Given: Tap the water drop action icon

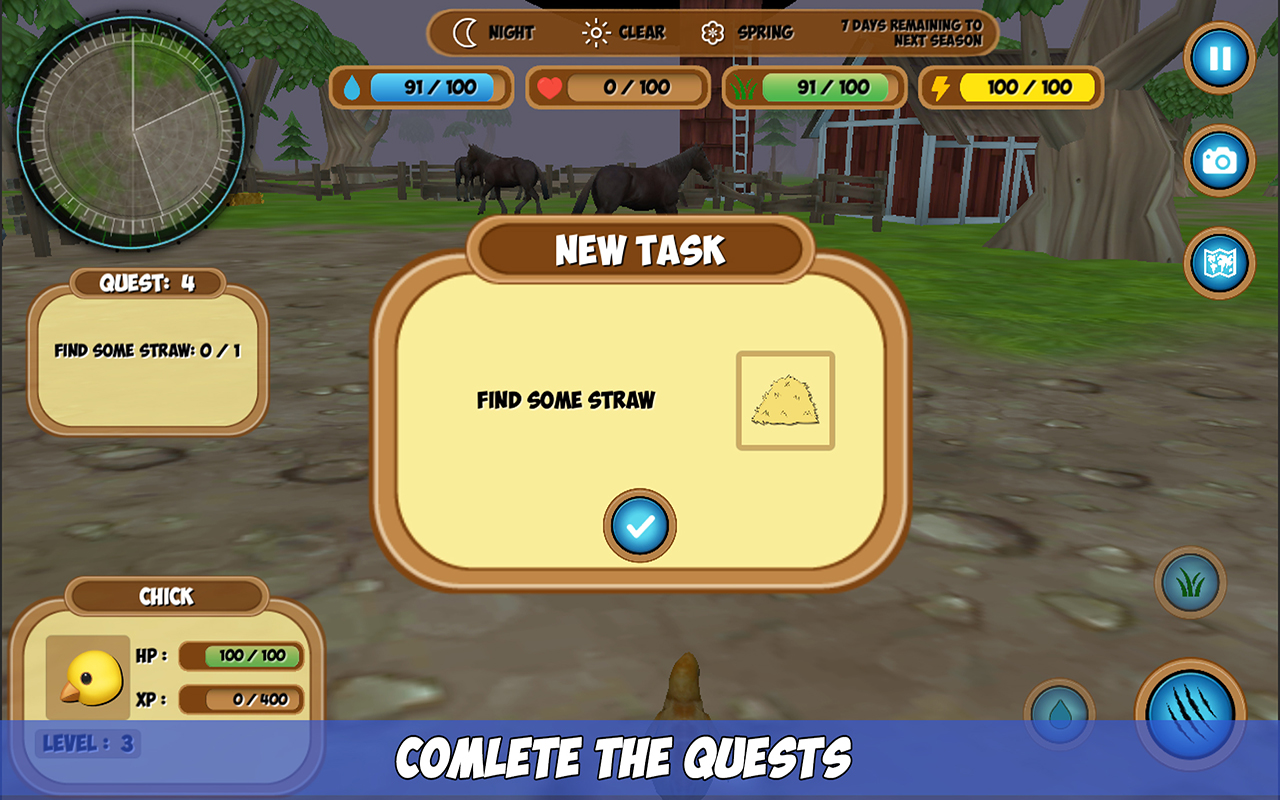Looking at the screenshot, I should click(1061, 712).
